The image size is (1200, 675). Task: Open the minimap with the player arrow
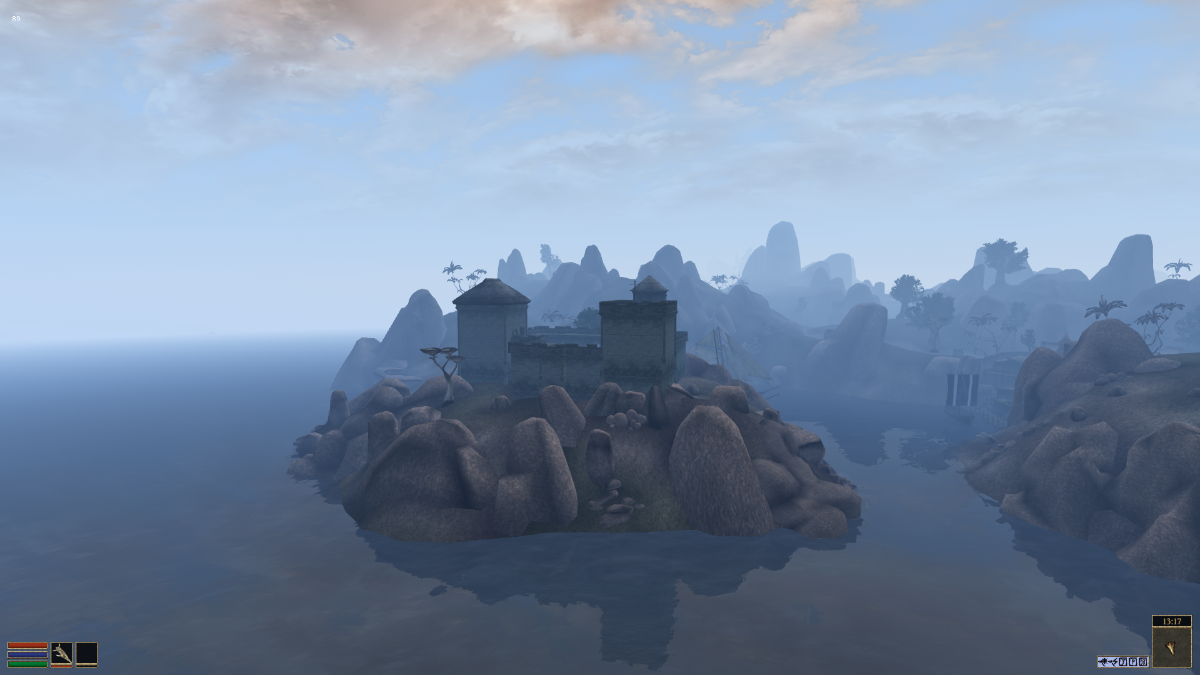click(1171, 647)
